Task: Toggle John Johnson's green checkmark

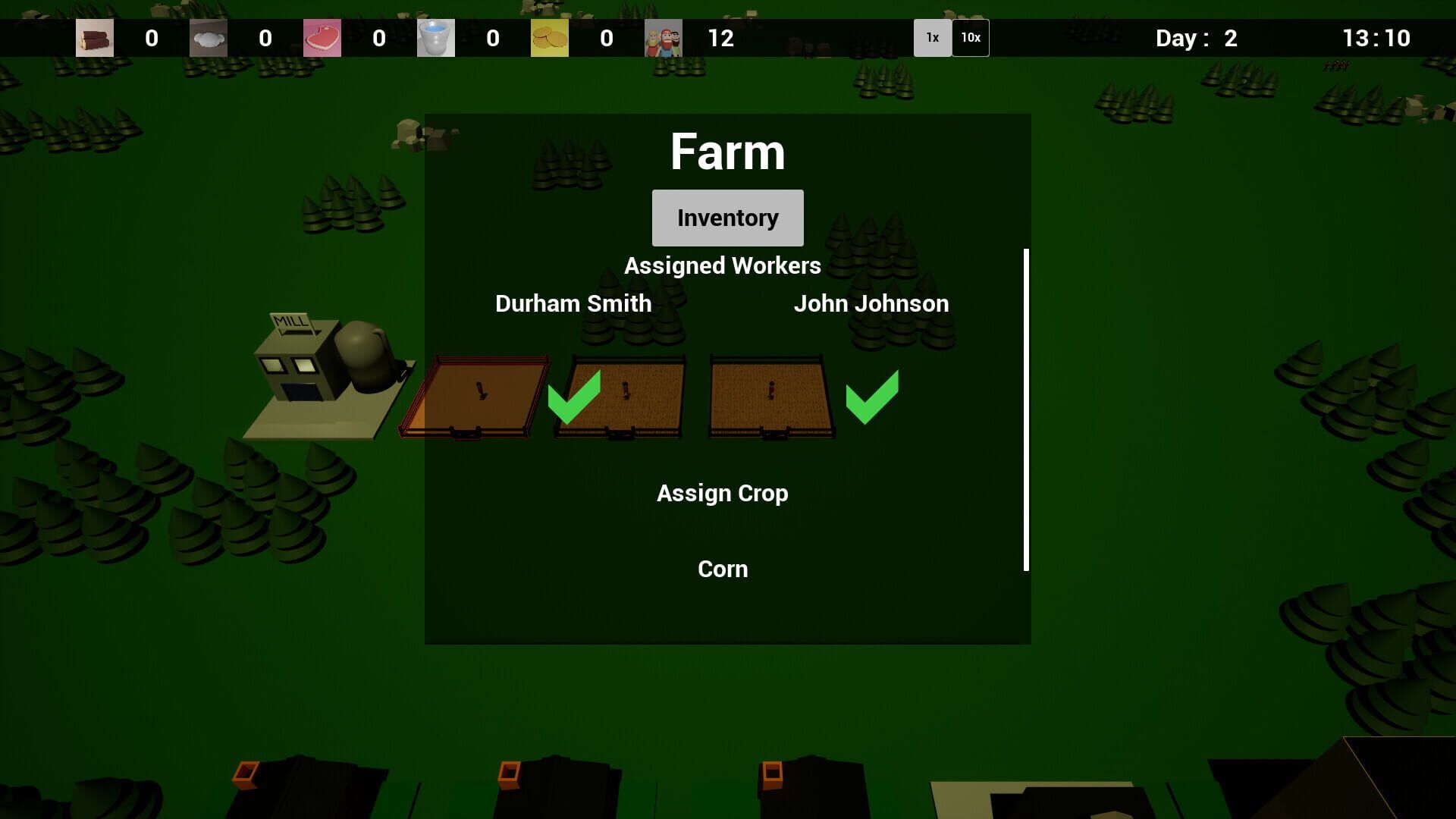Action: [872, 397]
